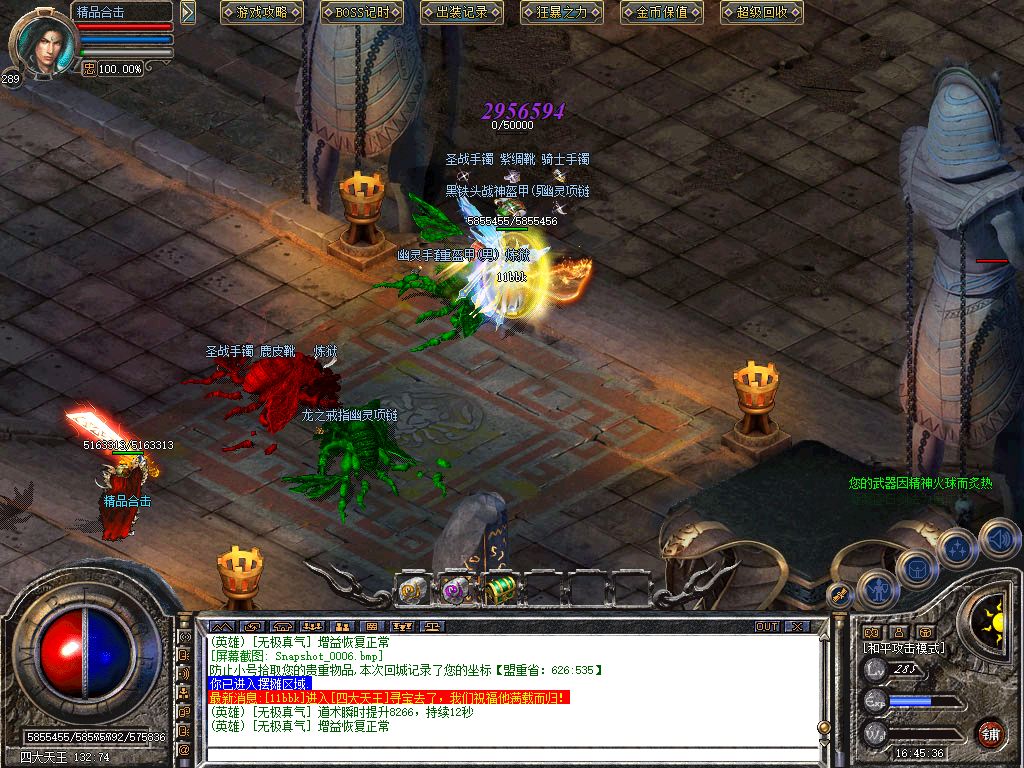
Task: Show the 出装记录 drop records
Action: click(x=462, y=13)
